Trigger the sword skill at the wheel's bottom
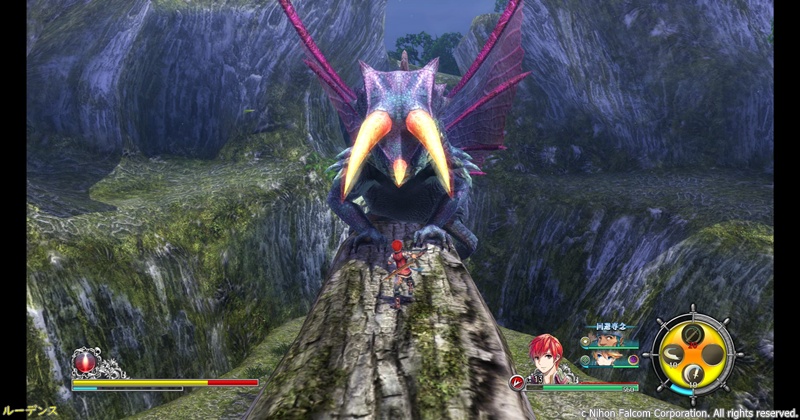 692,375
